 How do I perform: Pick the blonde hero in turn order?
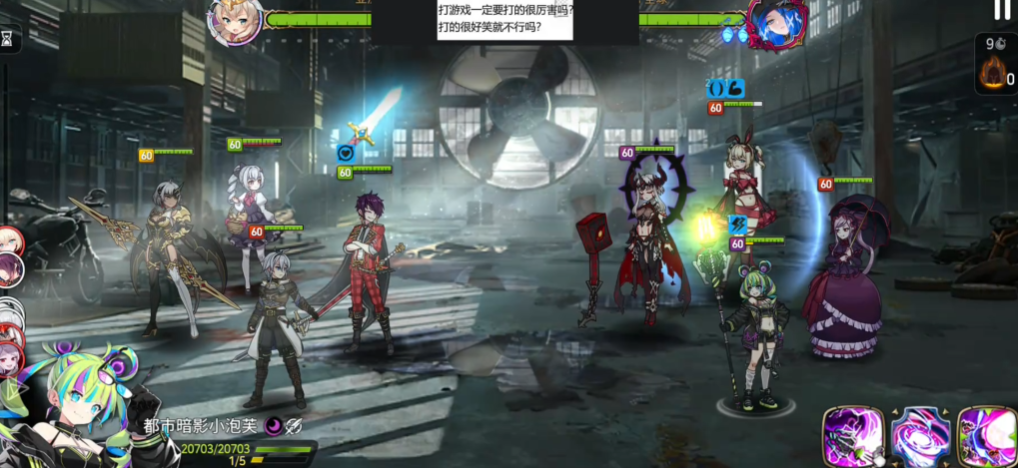tap(9, 240)
